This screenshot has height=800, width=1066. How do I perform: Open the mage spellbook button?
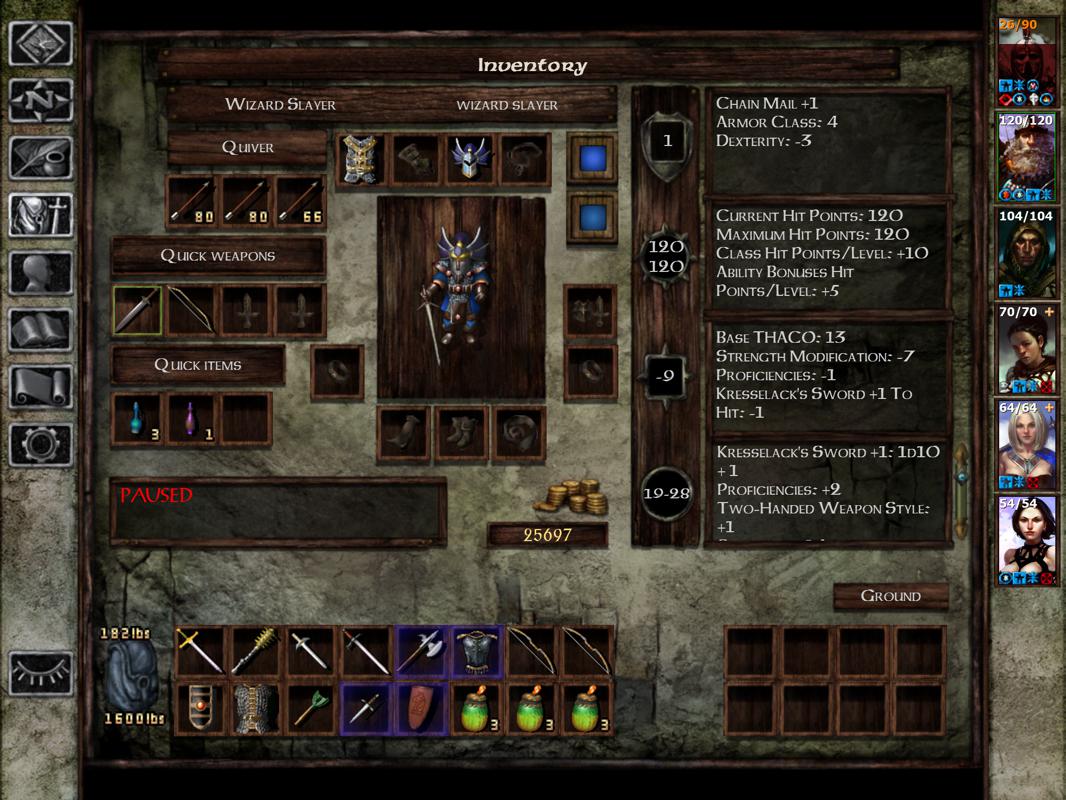tap(41, 329)
